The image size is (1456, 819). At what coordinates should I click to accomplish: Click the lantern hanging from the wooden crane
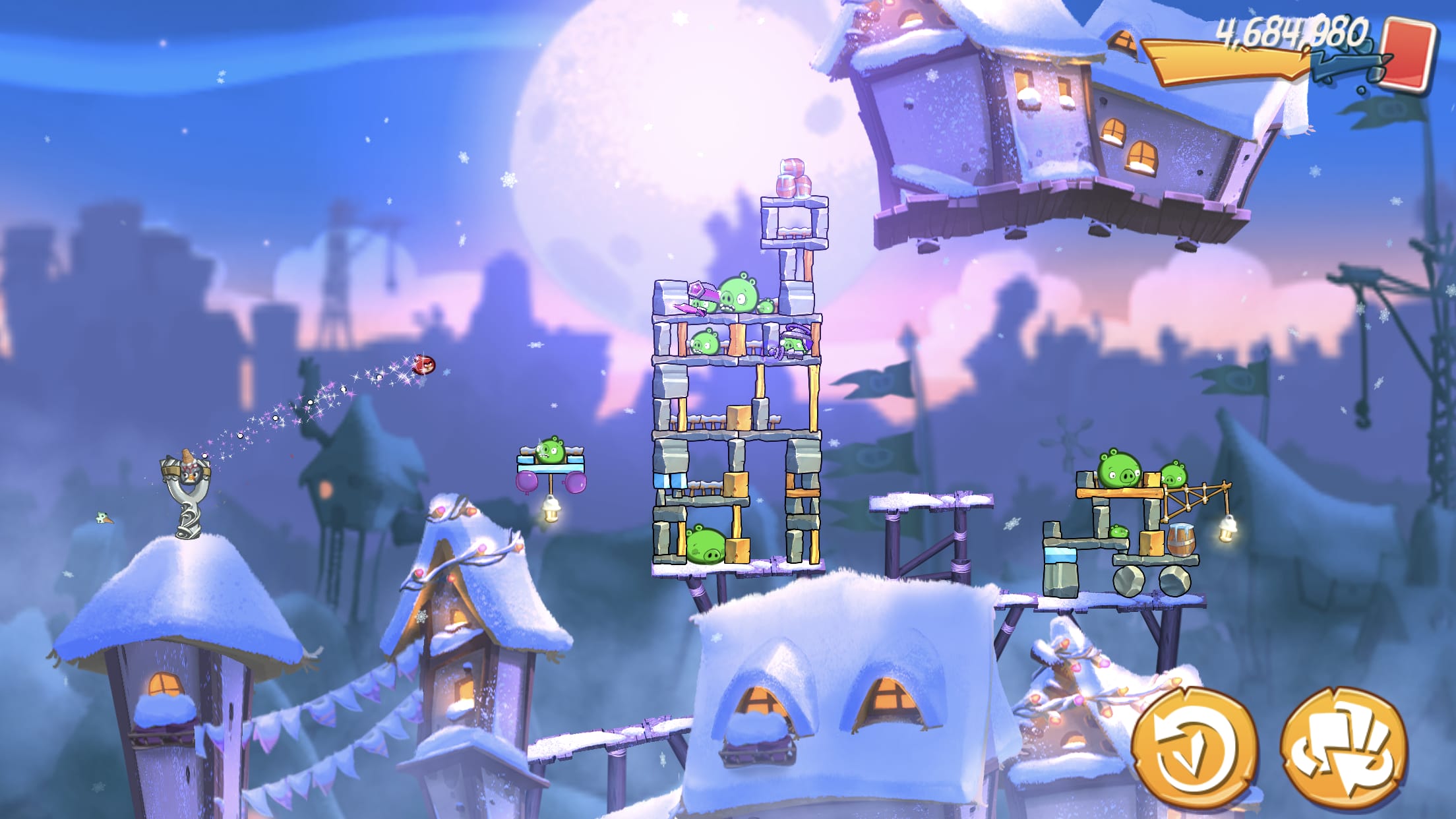point(1227,528)
